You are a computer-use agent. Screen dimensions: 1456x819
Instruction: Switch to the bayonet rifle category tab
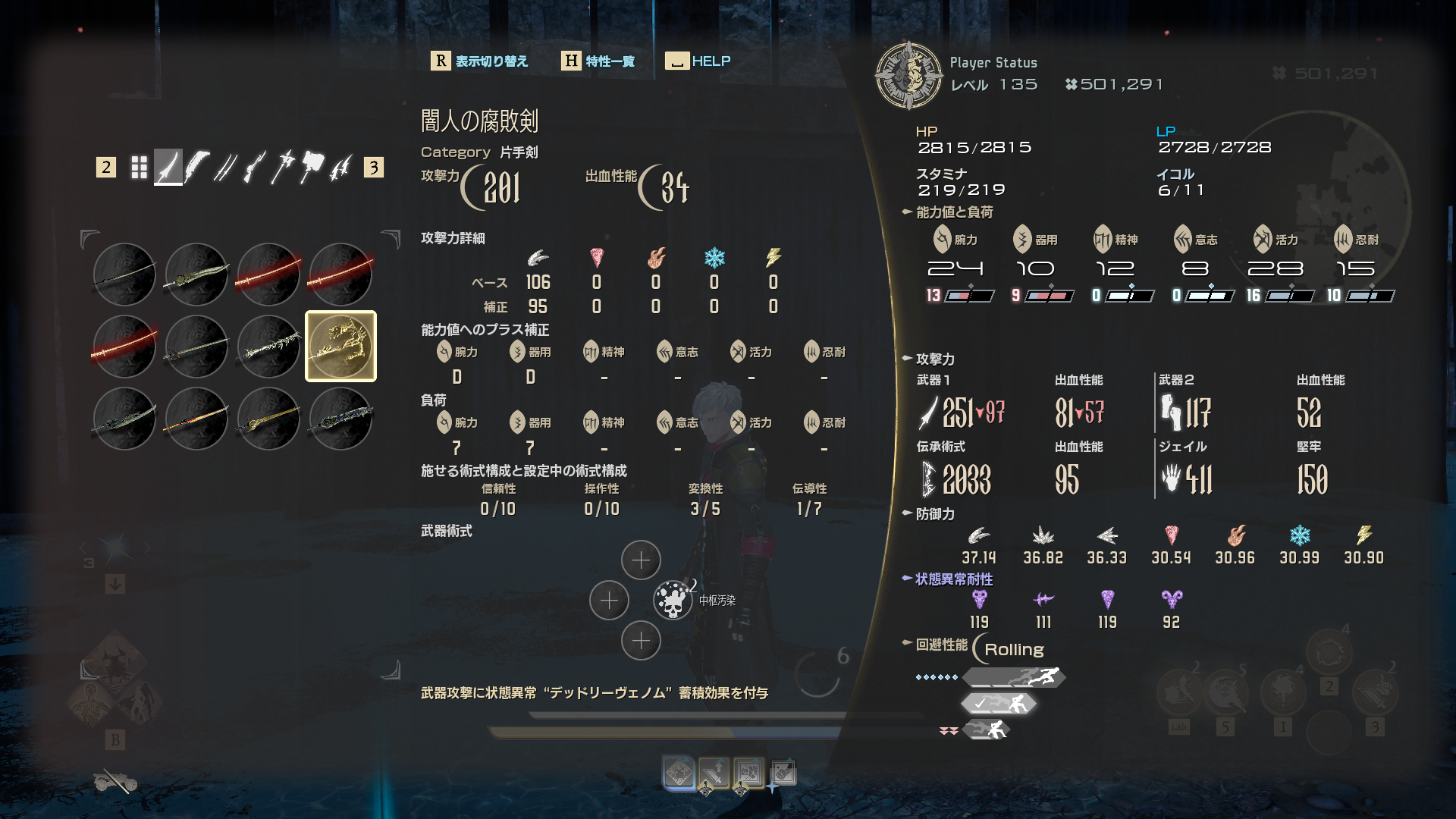pos(254,168)
